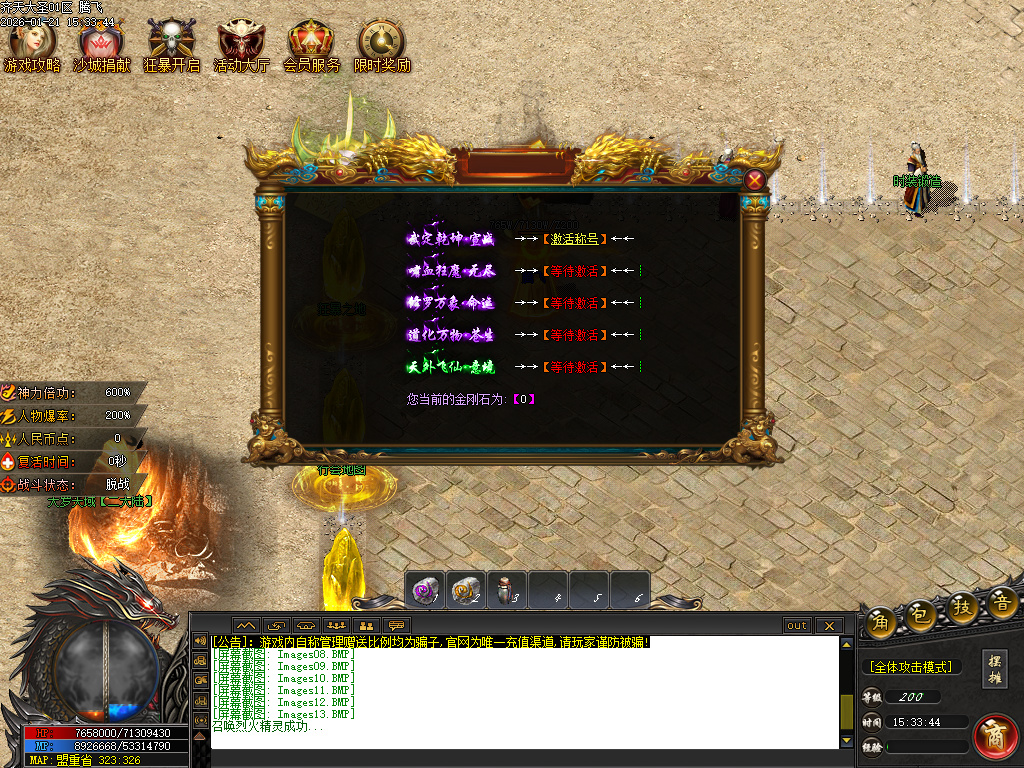Use the potion bottle in hotbar slot 3
The width and height of the screenshot is (1024, 768).
click(x=507, y=591)
